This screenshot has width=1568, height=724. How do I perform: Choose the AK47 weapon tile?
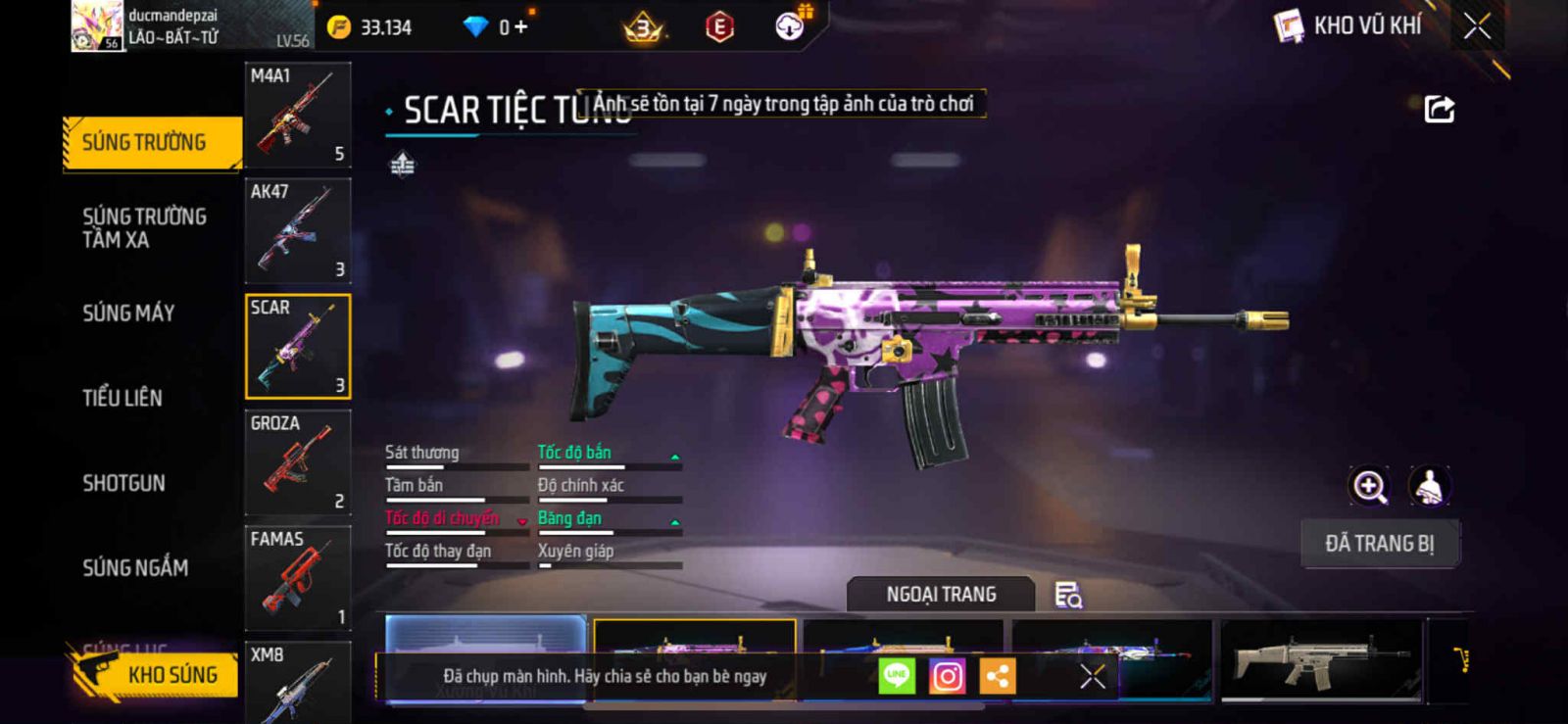298,231
